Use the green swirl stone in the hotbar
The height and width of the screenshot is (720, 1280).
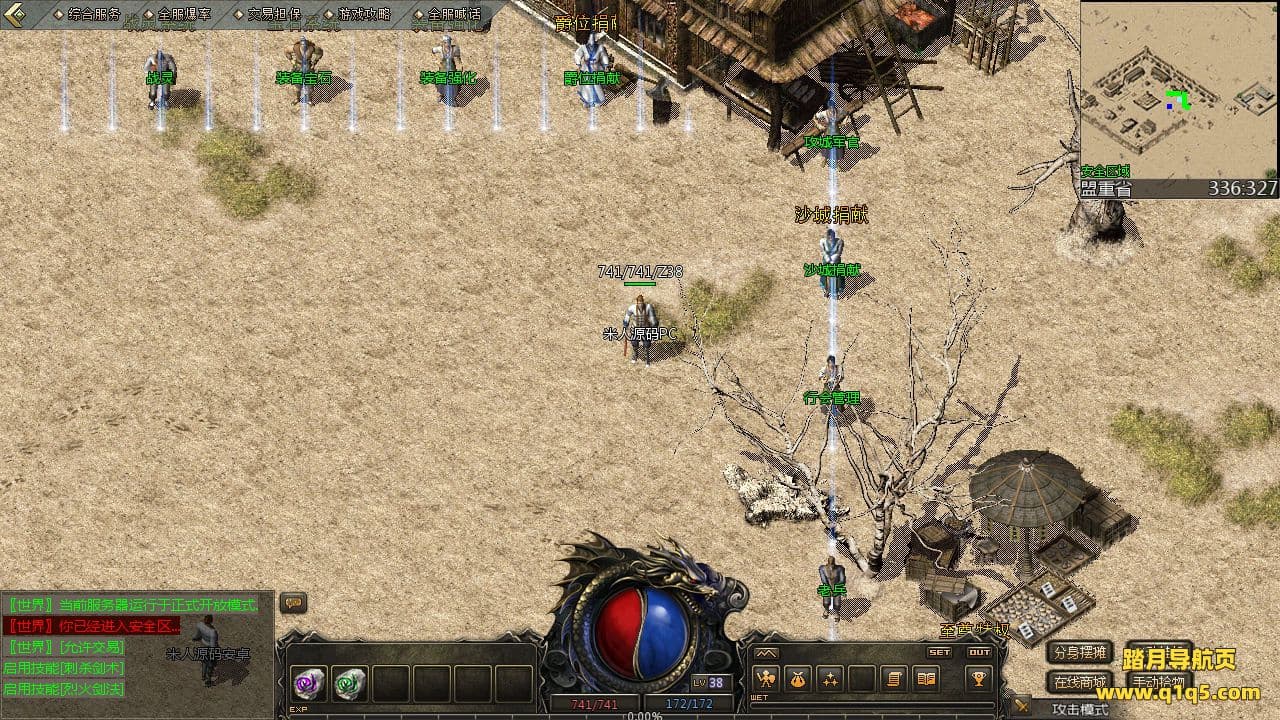350,684
